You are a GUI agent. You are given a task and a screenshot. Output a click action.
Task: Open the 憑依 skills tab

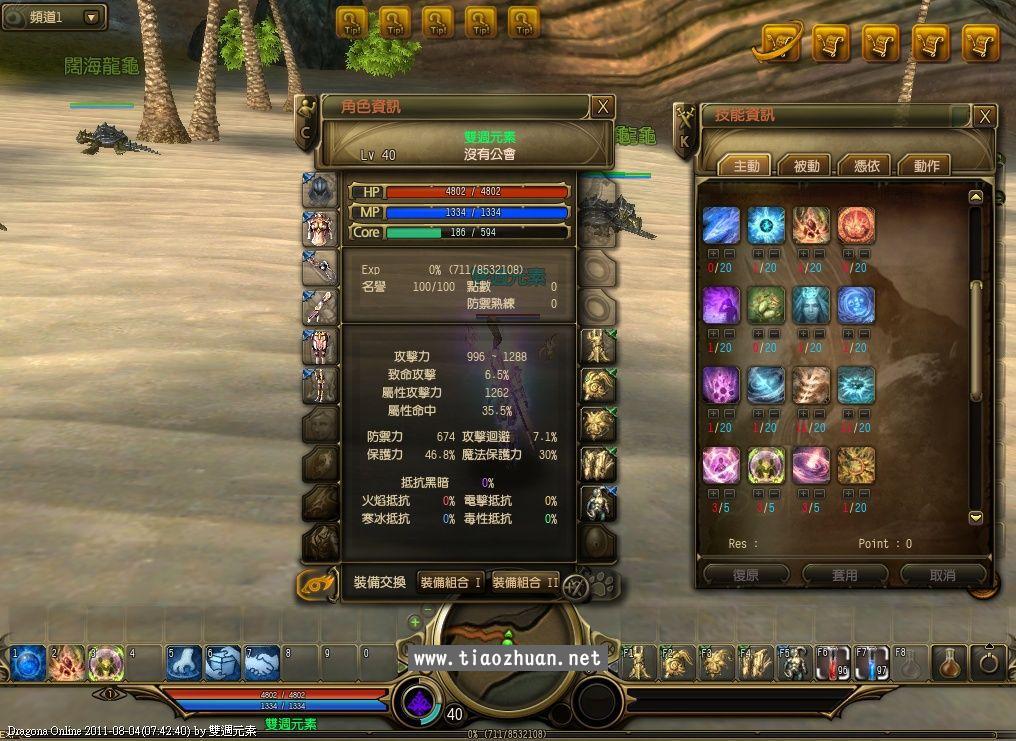(866, 166)
